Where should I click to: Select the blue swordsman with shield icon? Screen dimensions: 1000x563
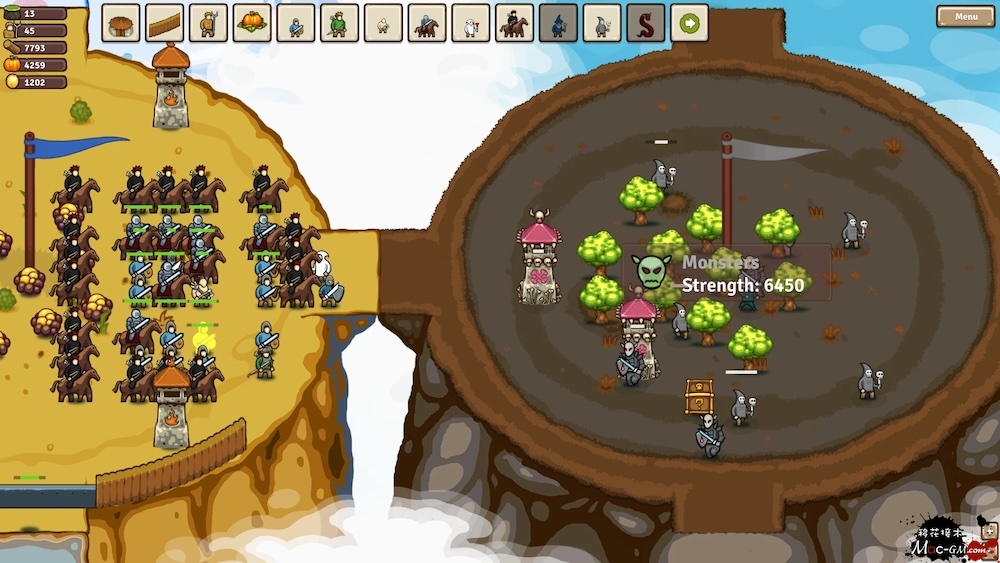pyautogui.click(x=296, y=23)
